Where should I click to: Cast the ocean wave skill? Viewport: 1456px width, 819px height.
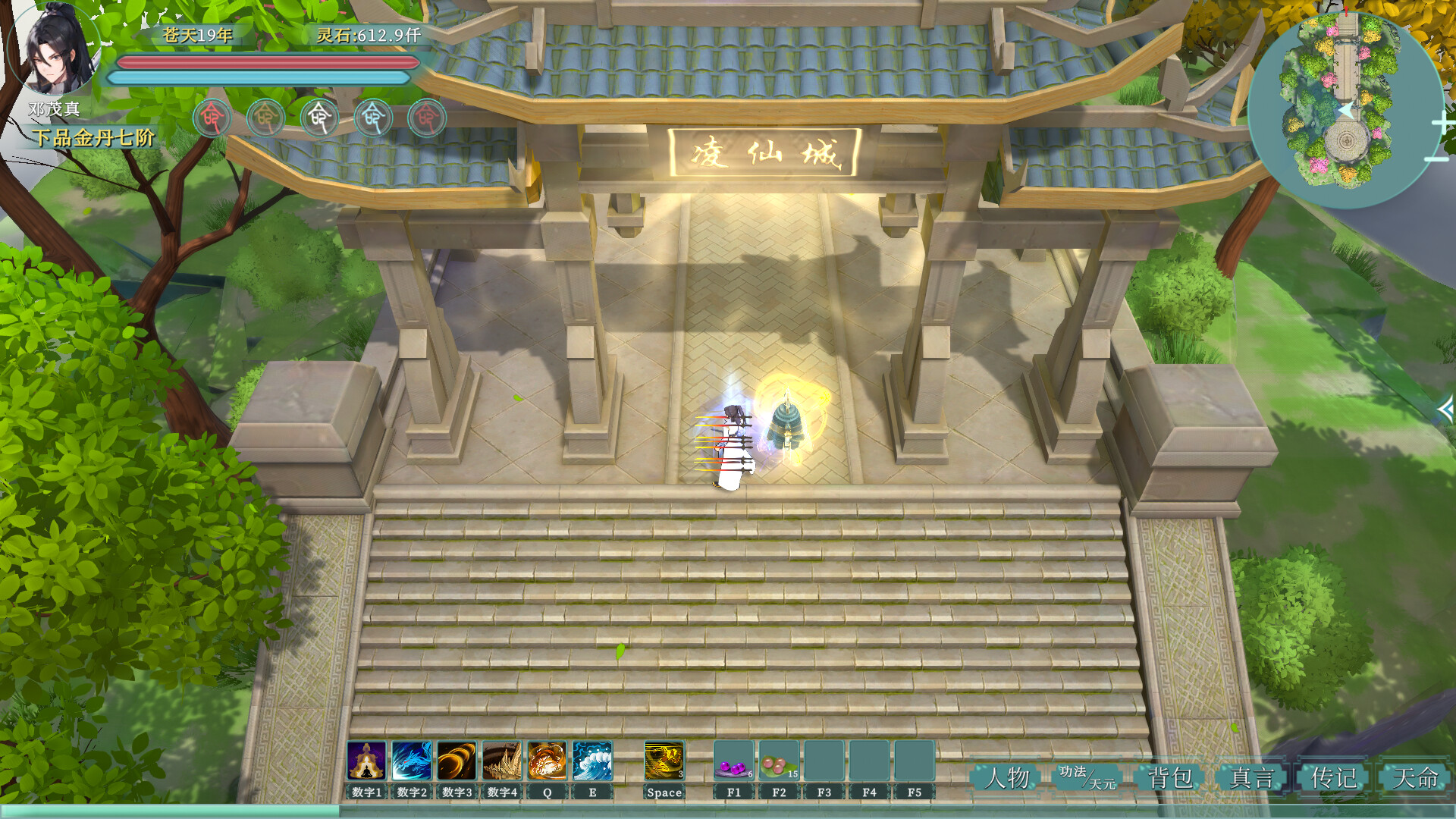point(592,761)
